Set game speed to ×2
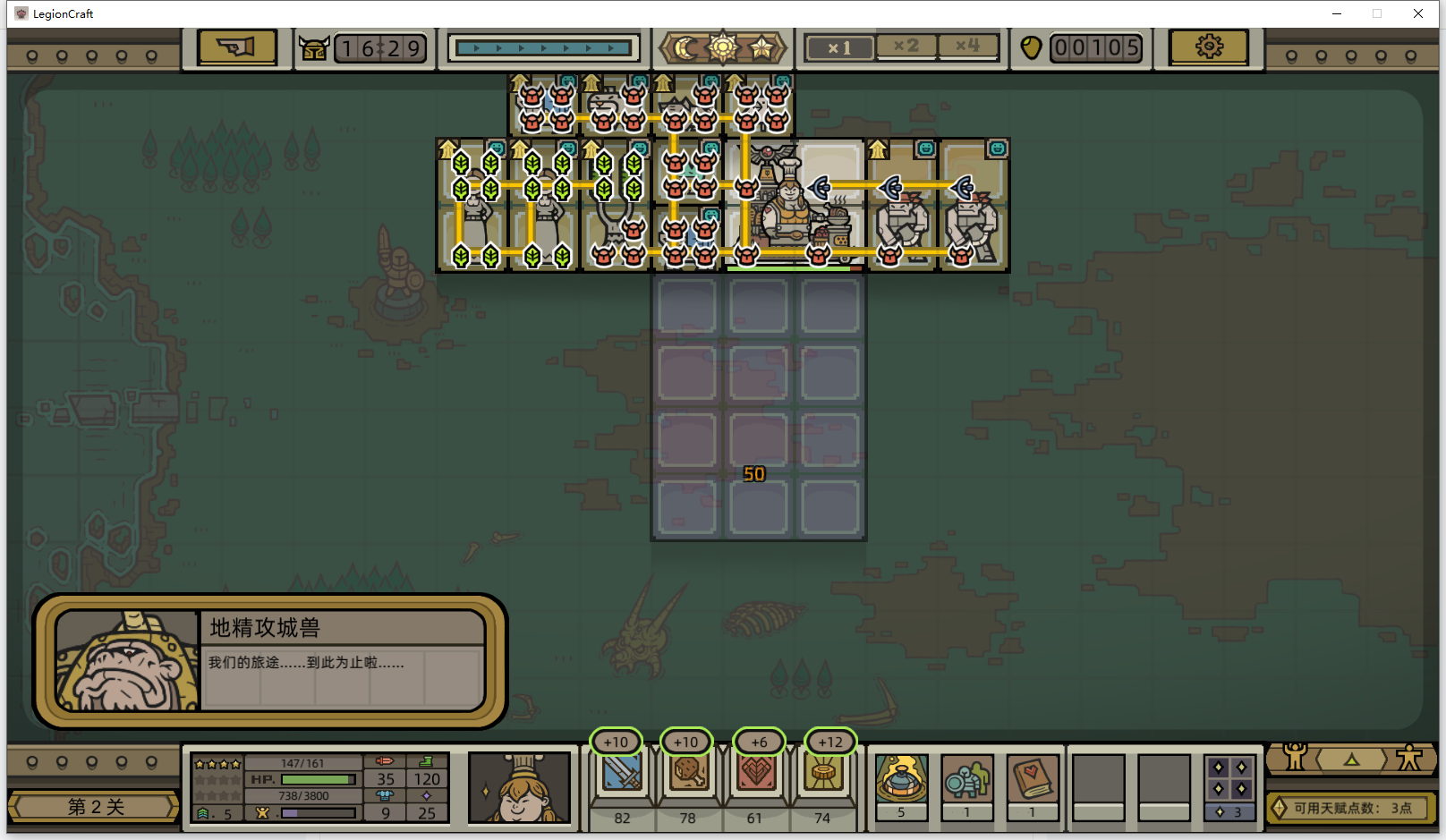This screenshot has width=1446, height=840. point(906,46)
